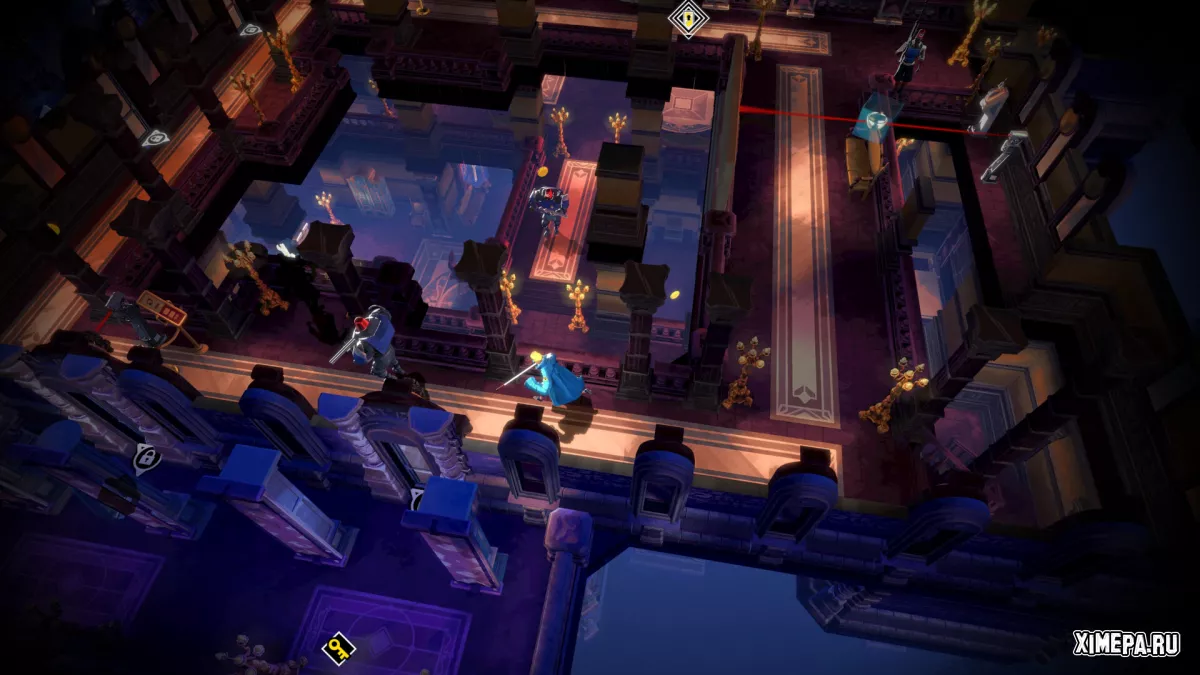The image size is (1200, 675).
Task: Click the yellow key marker icon
Action: [337, 648]
